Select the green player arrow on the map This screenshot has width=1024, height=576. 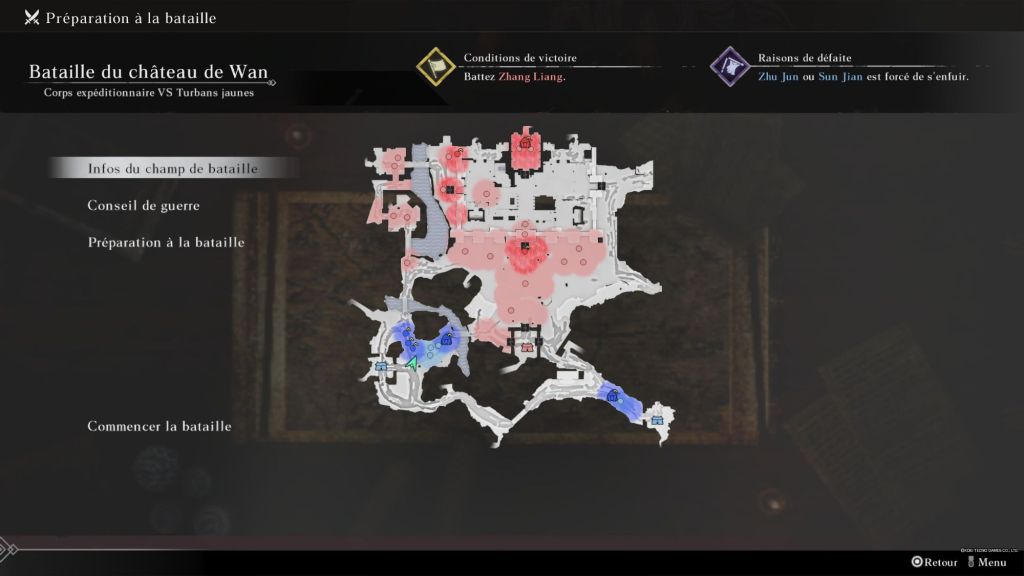[410, 363]
